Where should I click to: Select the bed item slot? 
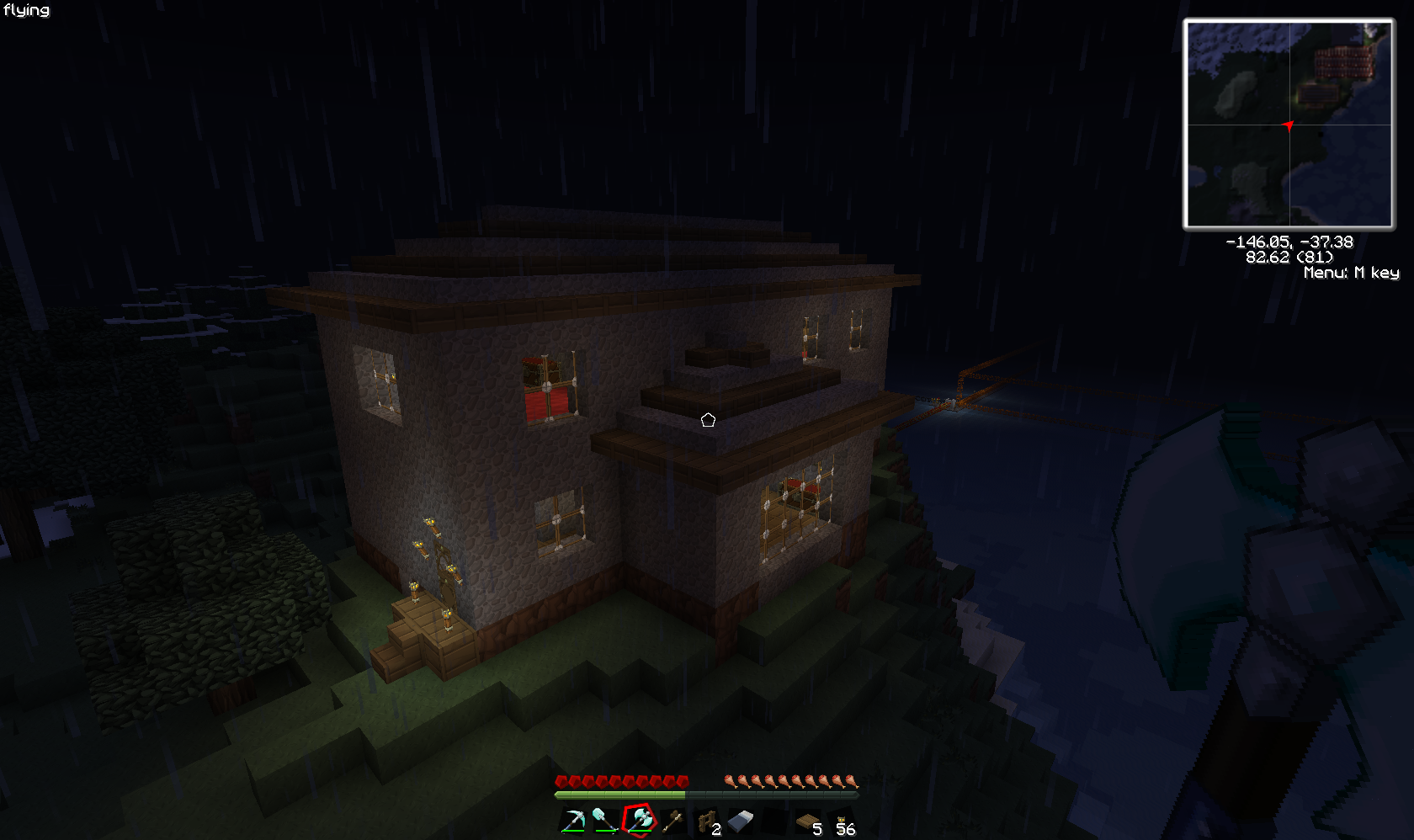pos(741,821)
